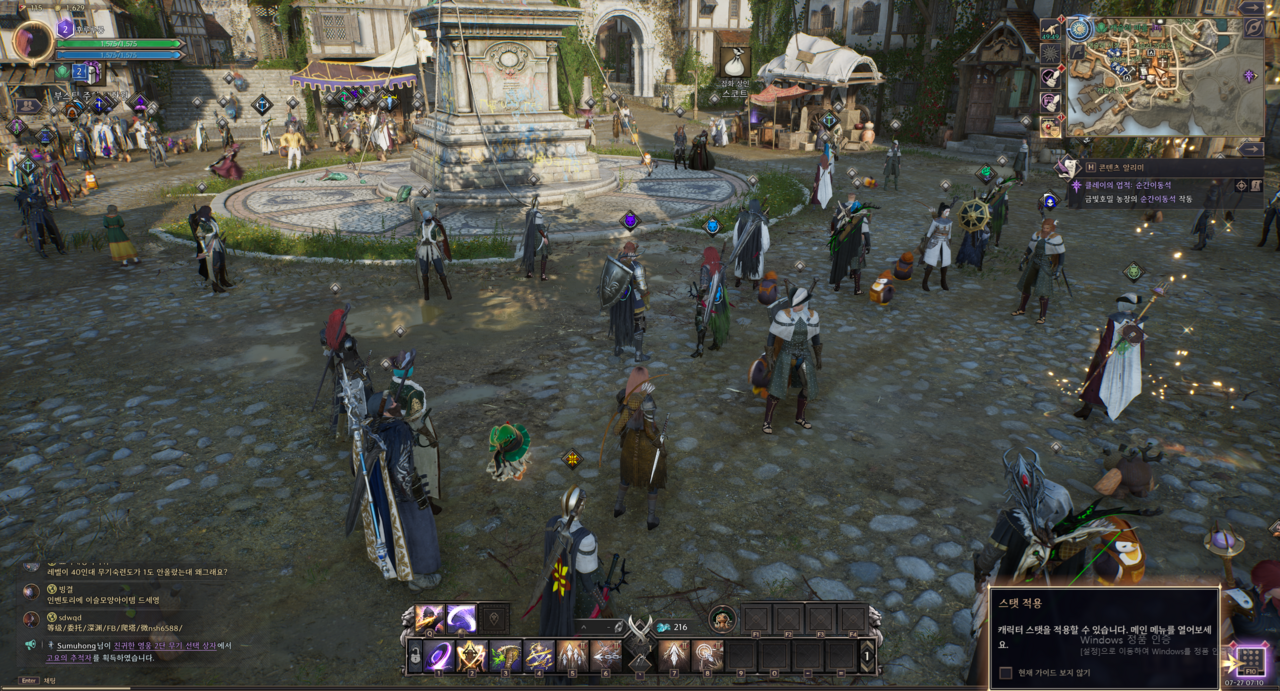The height and width of the screenshot is (691, 1280).
Task: Trigger the golden swirl skill in slot 4
Action: coord(539,656)
